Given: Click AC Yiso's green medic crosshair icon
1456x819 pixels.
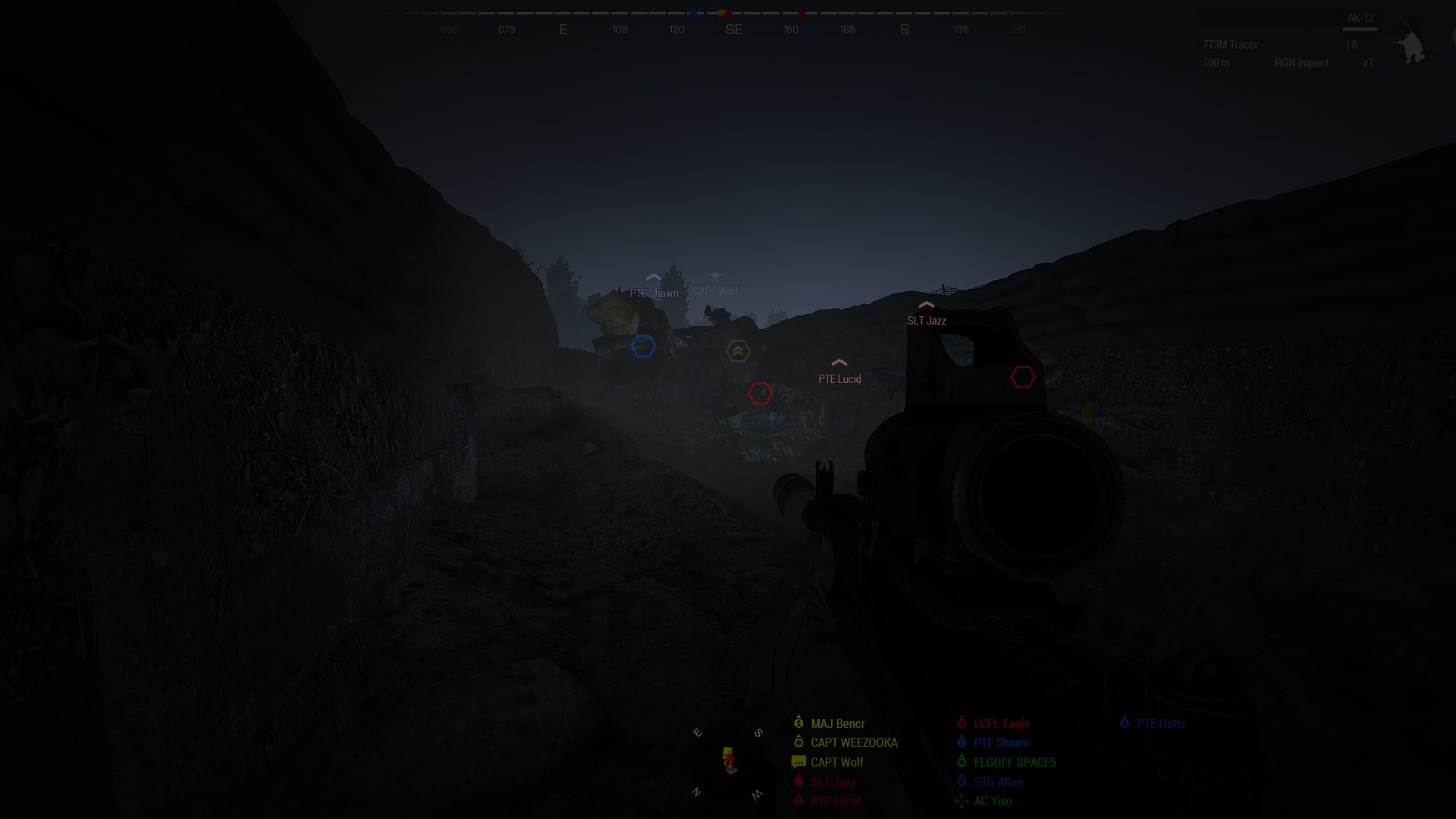Looking at the screenshot, I should 962,801.
